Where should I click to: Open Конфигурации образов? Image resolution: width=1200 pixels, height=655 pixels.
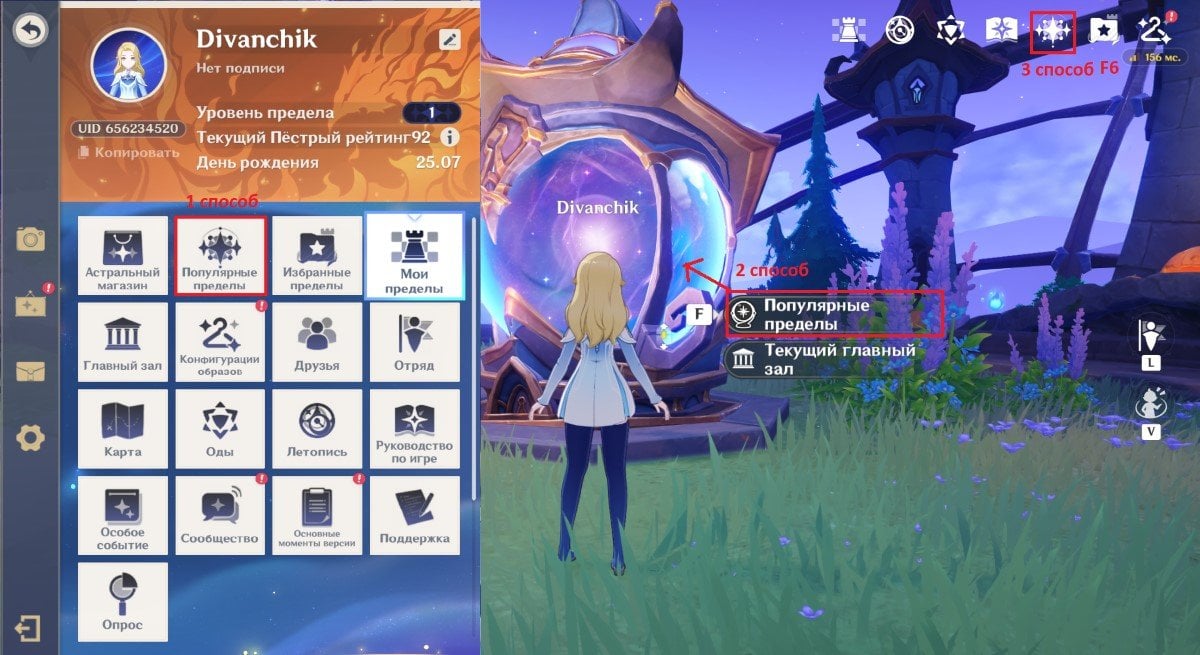[x=220, y=342]
